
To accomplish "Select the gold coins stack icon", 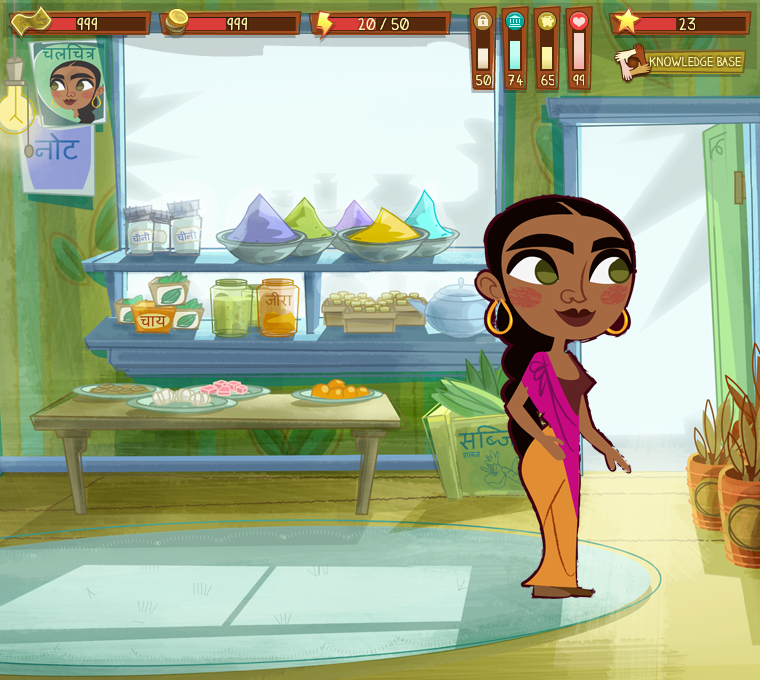I will pos(176,21).
